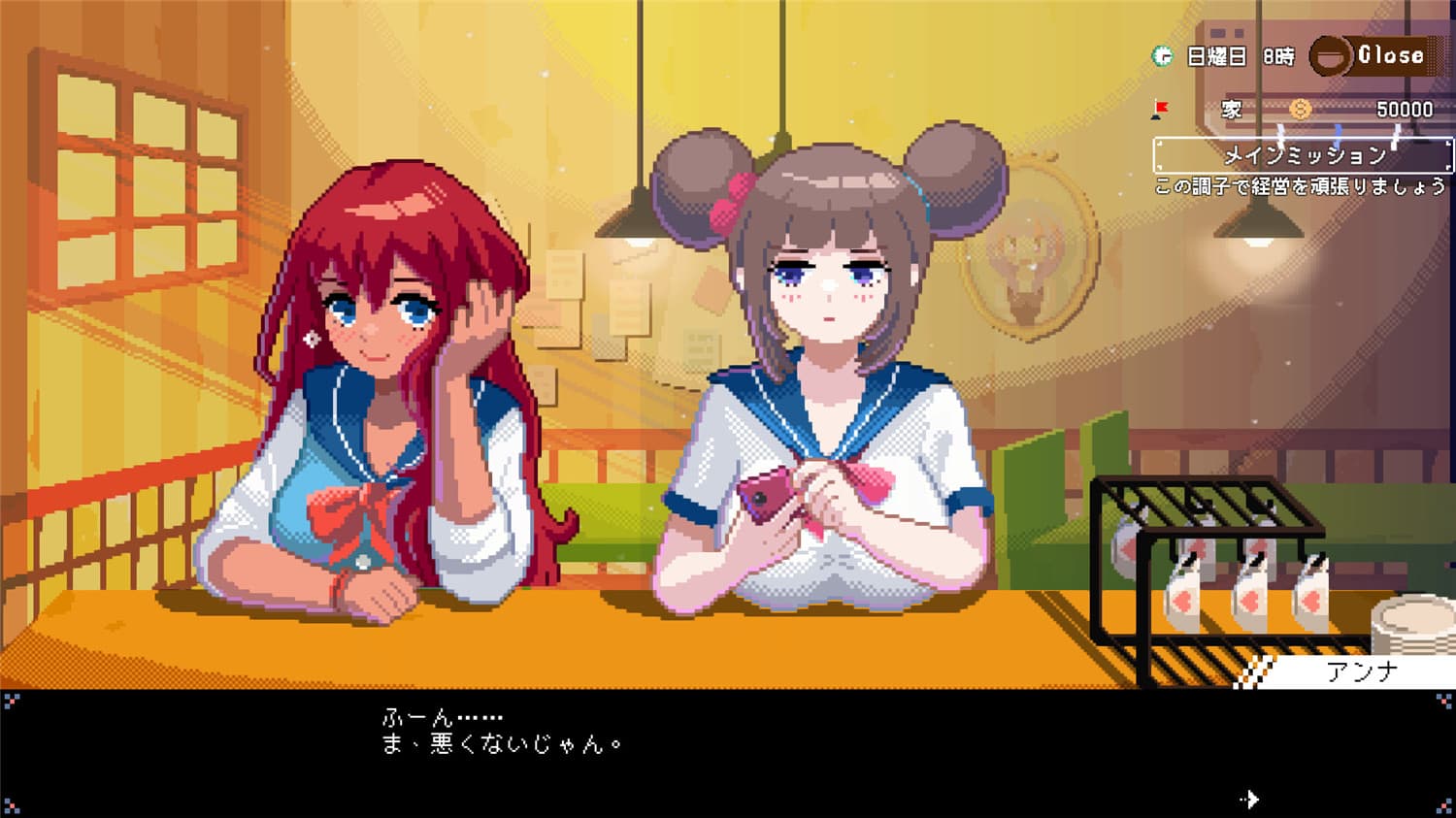Screen dimensions: 1456x818
Task: Click the green clock icon near 日曜日
Action: click(1161, 55)
